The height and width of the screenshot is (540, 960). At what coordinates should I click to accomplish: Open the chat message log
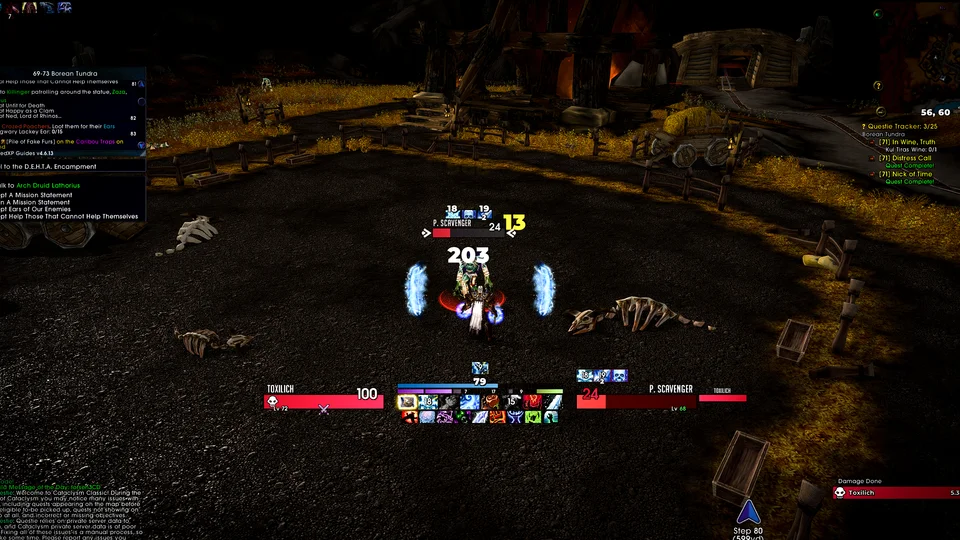[x=70, y=510]
